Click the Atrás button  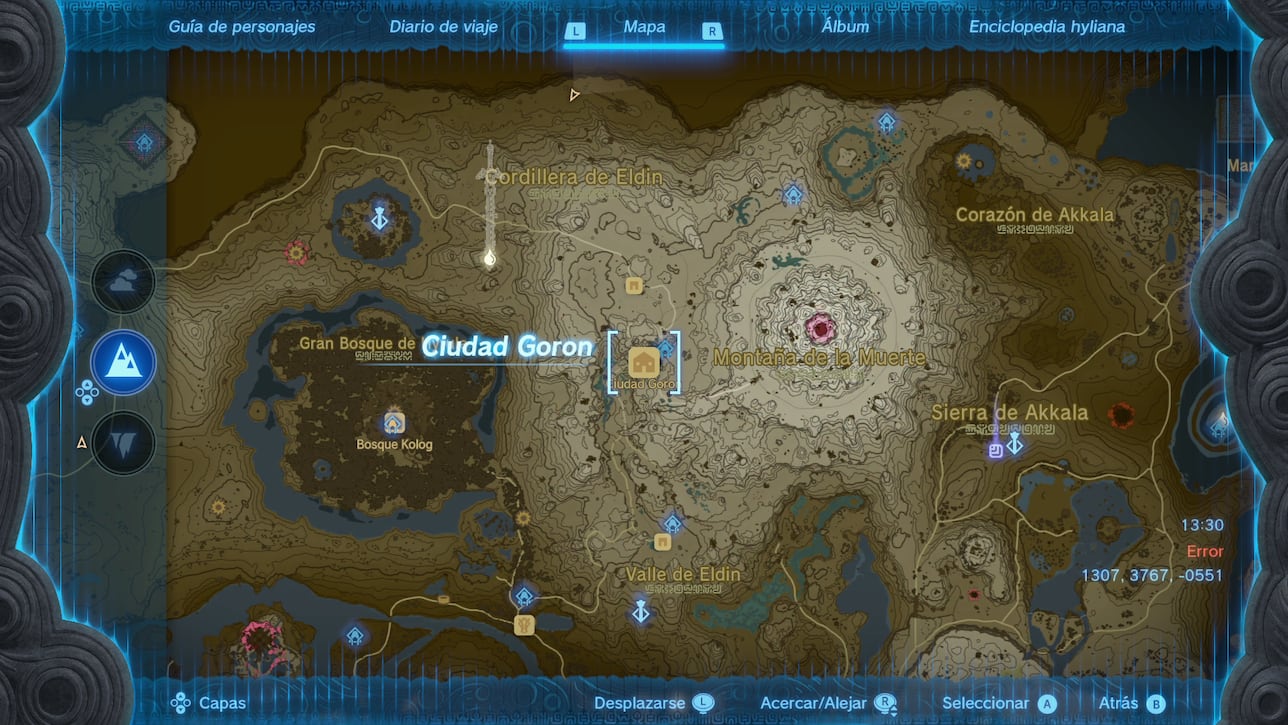1120,702
